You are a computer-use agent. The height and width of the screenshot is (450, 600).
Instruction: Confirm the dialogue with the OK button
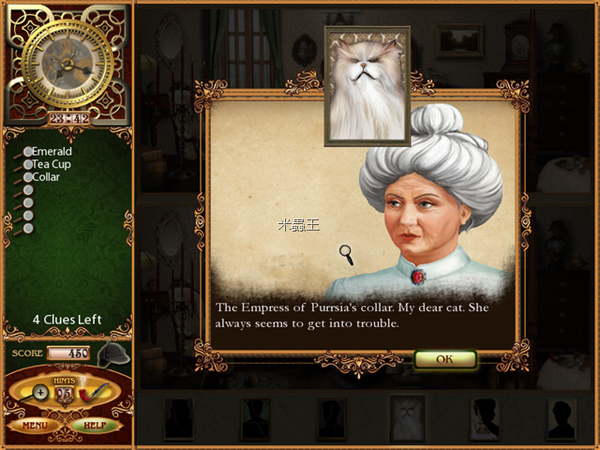(x=444, y=358)
